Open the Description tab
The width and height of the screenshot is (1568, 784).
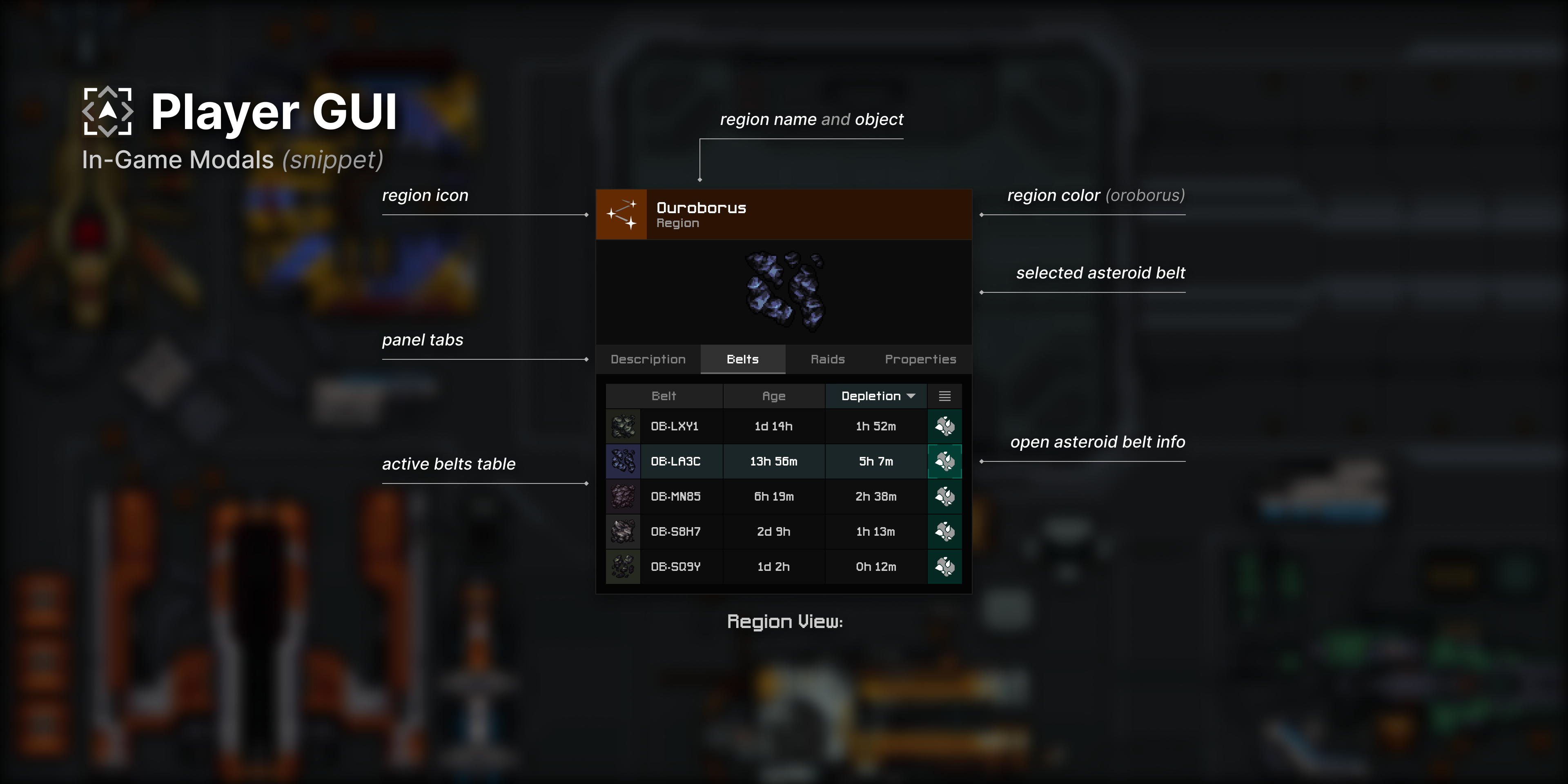pos(648,359)
